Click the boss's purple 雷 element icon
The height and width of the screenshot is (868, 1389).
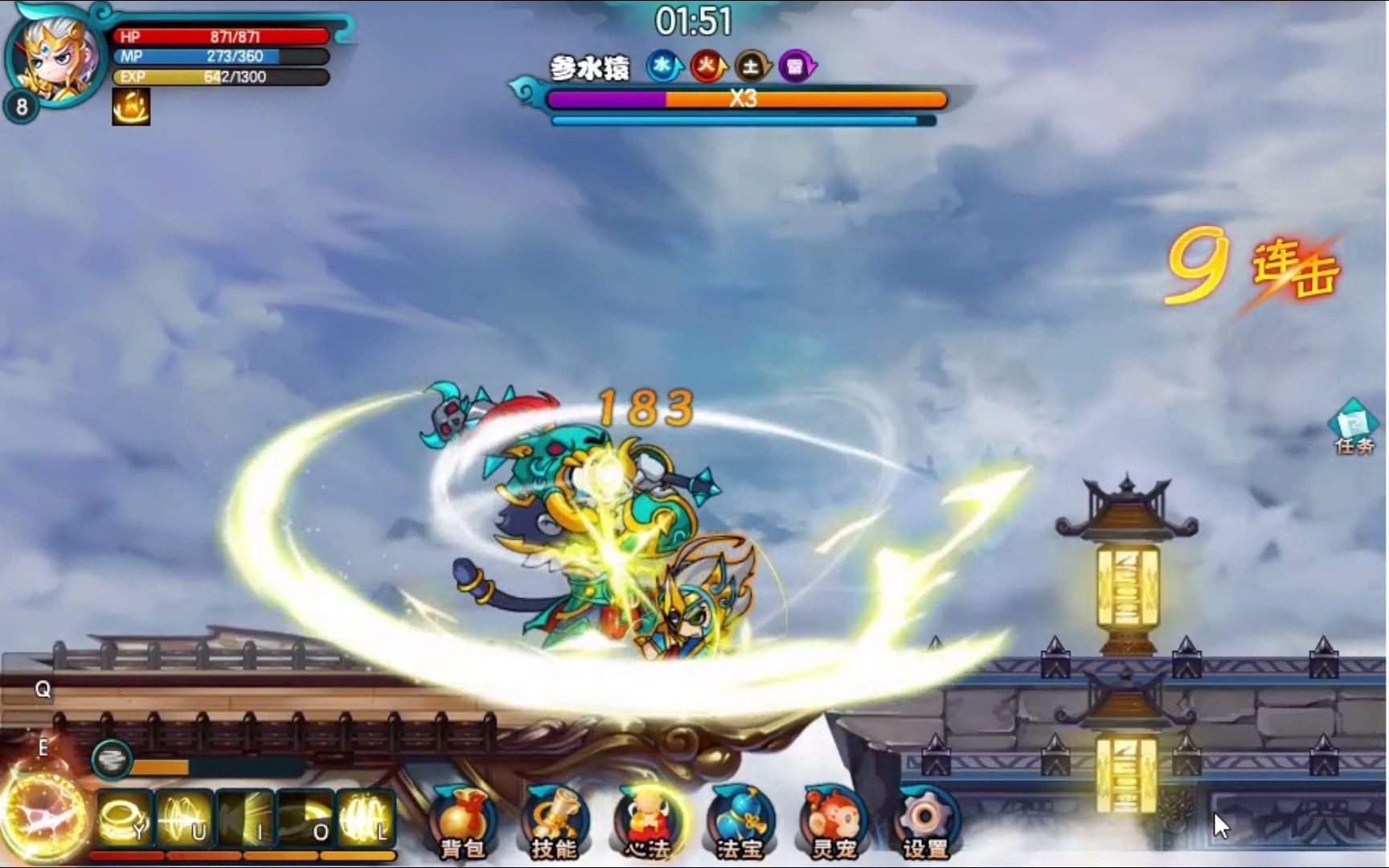(796, 67)
